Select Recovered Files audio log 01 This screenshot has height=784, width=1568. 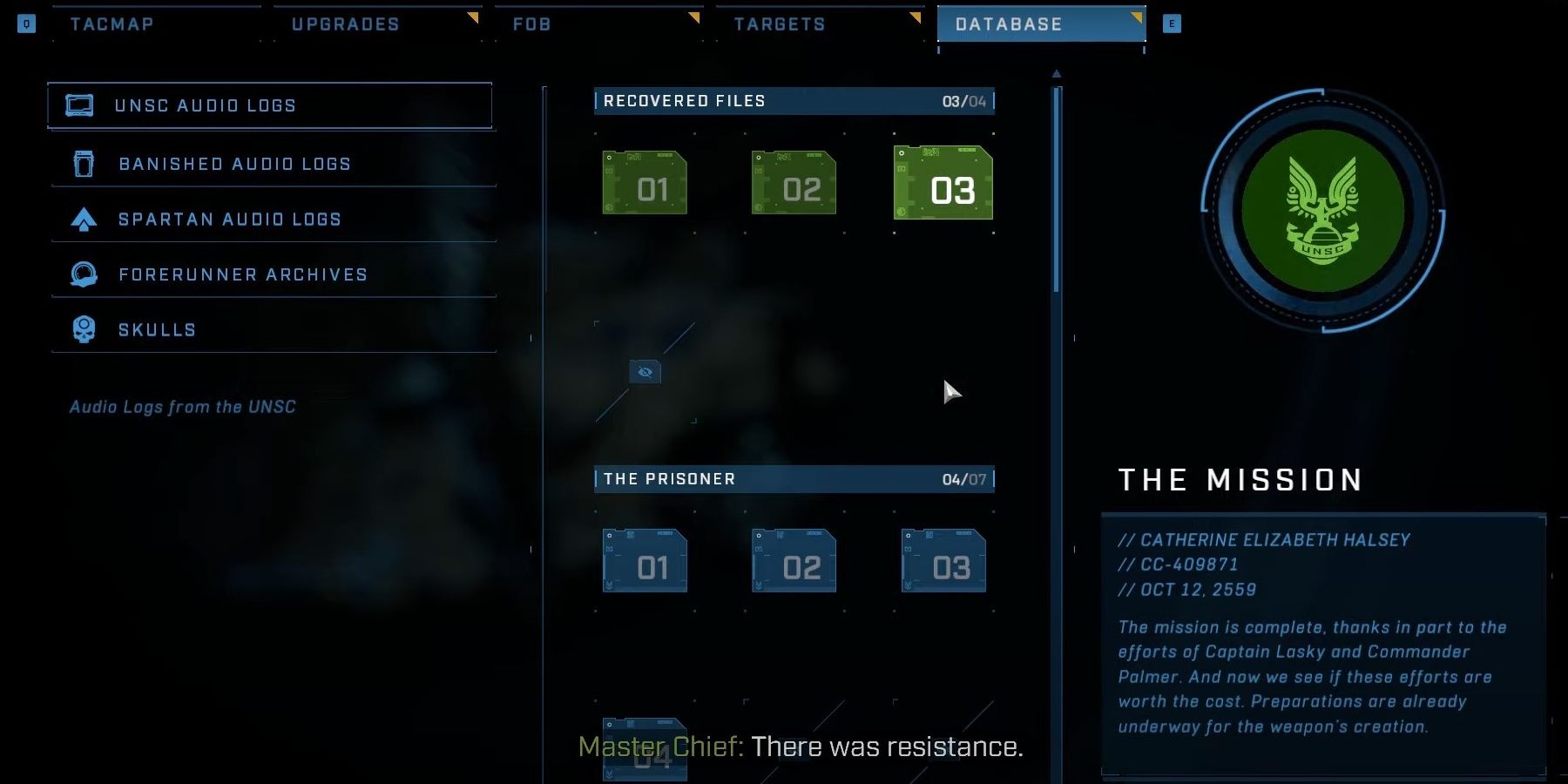click(645, 183)
